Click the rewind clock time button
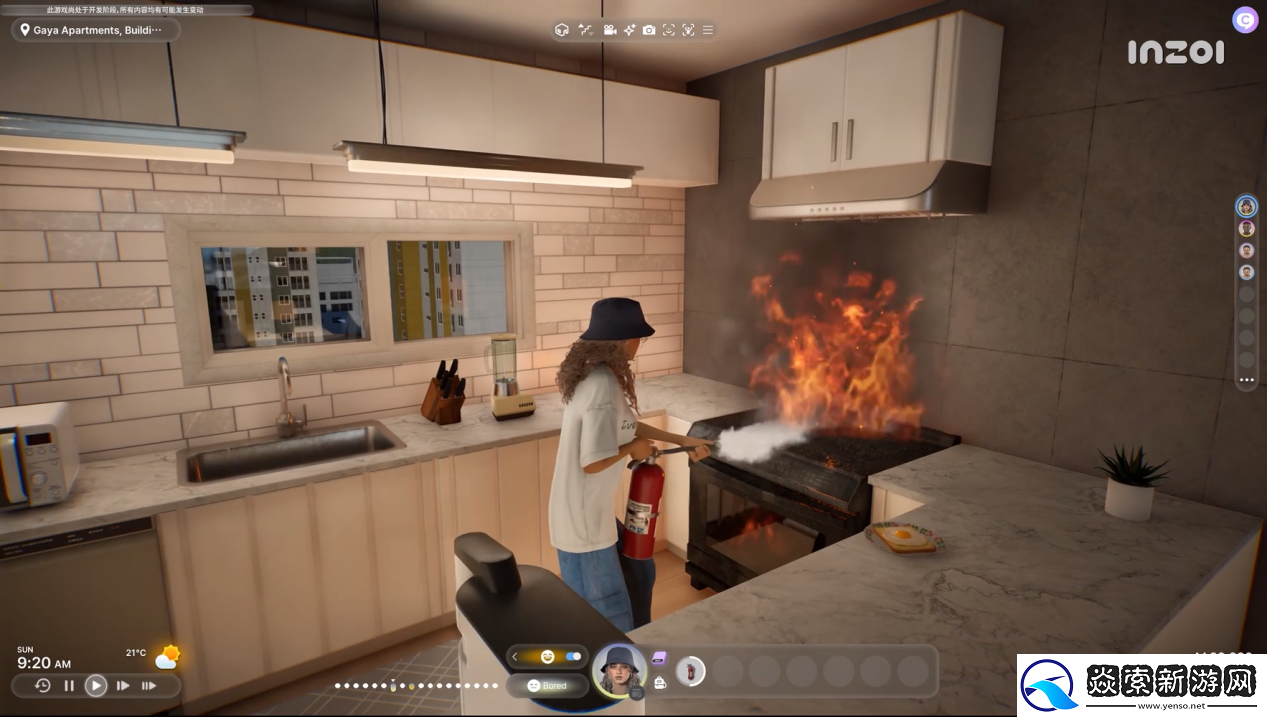1267x717 pixels. 42,685
